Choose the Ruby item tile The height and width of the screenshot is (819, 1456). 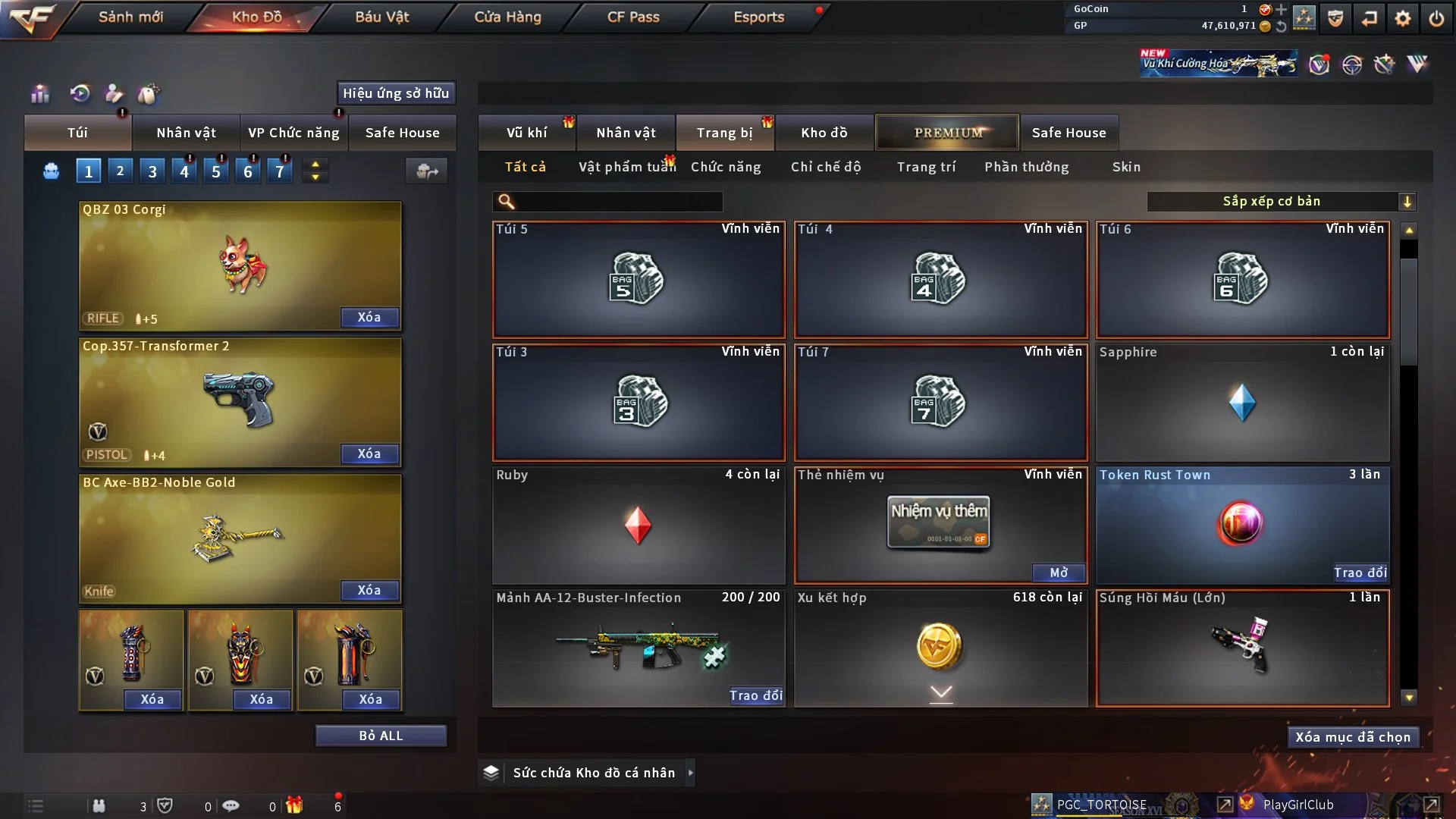pyautogui.click(x=638, y=525)
